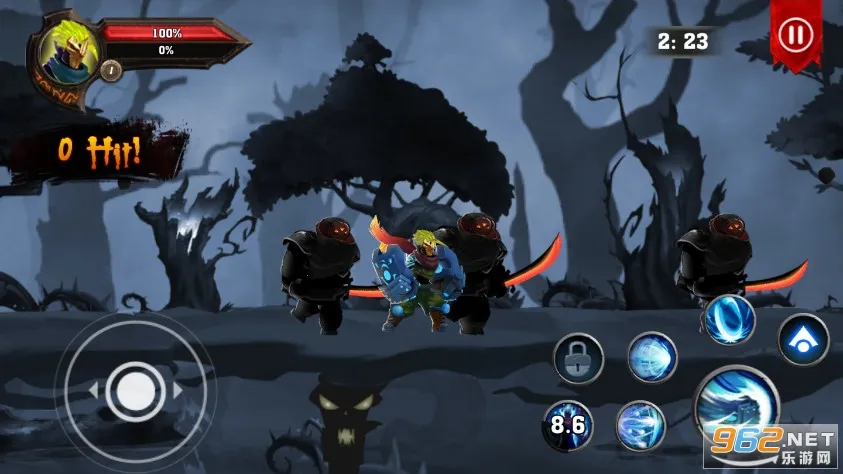Activate the glowing energy orb skill

click(652, 357)
